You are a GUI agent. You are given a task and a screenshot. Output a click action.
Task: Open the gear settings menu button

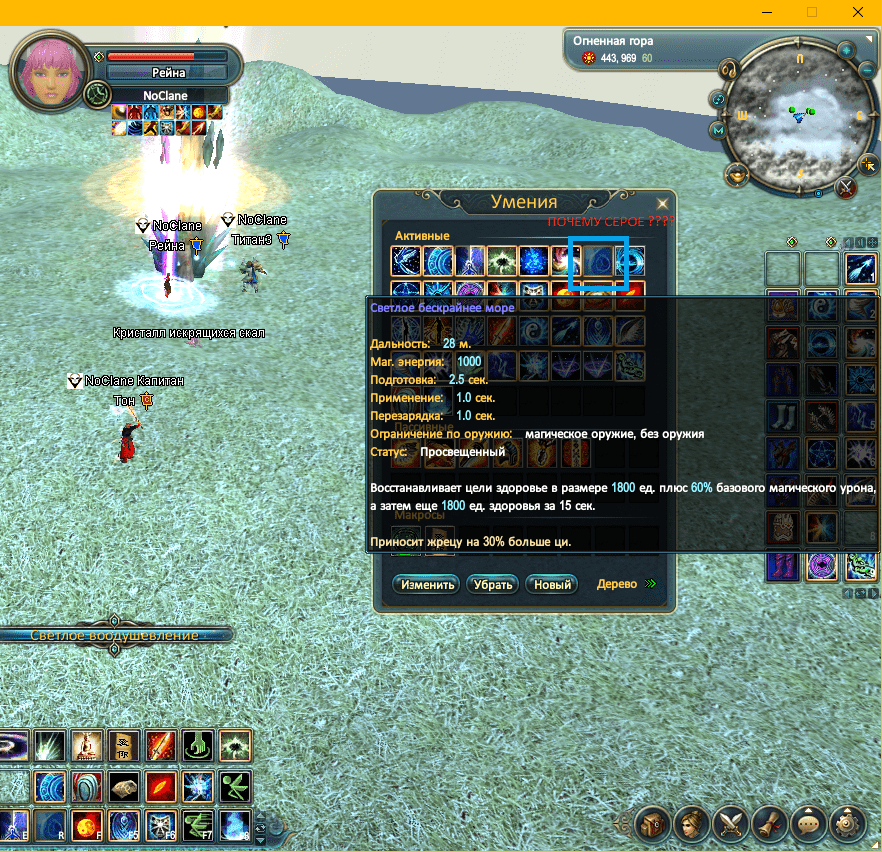pos(846,824)
